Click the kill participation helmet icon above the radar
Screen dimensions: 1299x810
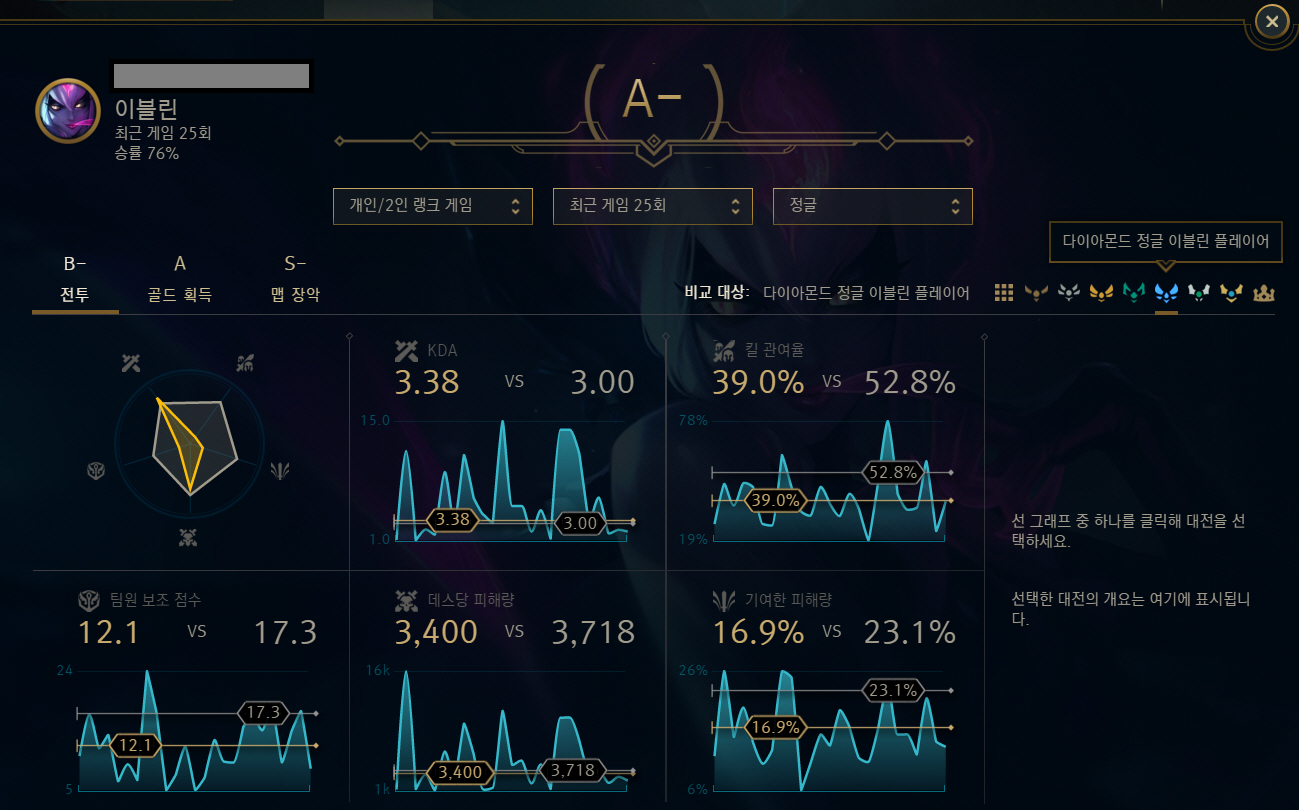point(243,362)
